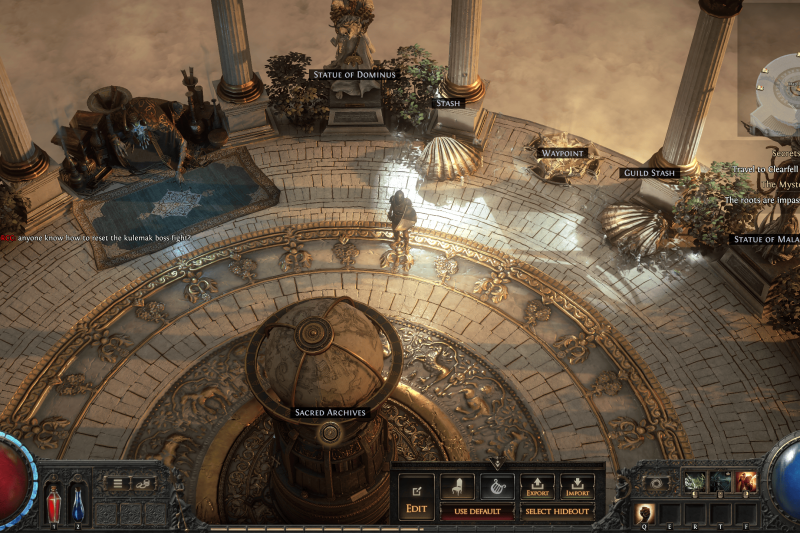
Task: Activate the fiery orange skill icon
Action: 745,482
